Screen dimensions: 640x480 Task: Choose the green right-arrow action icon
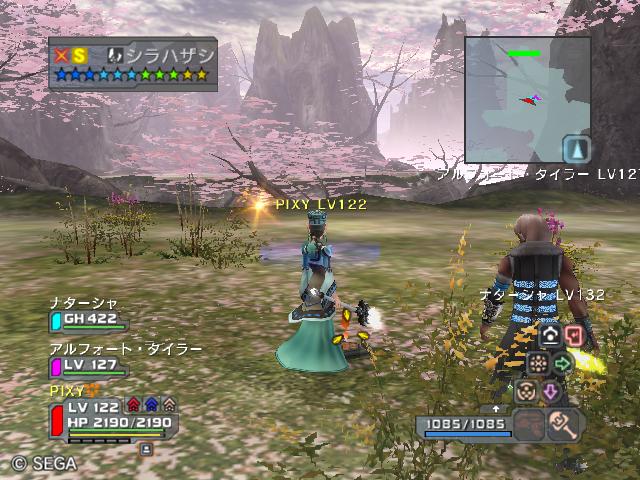click(x=562, y=363)
